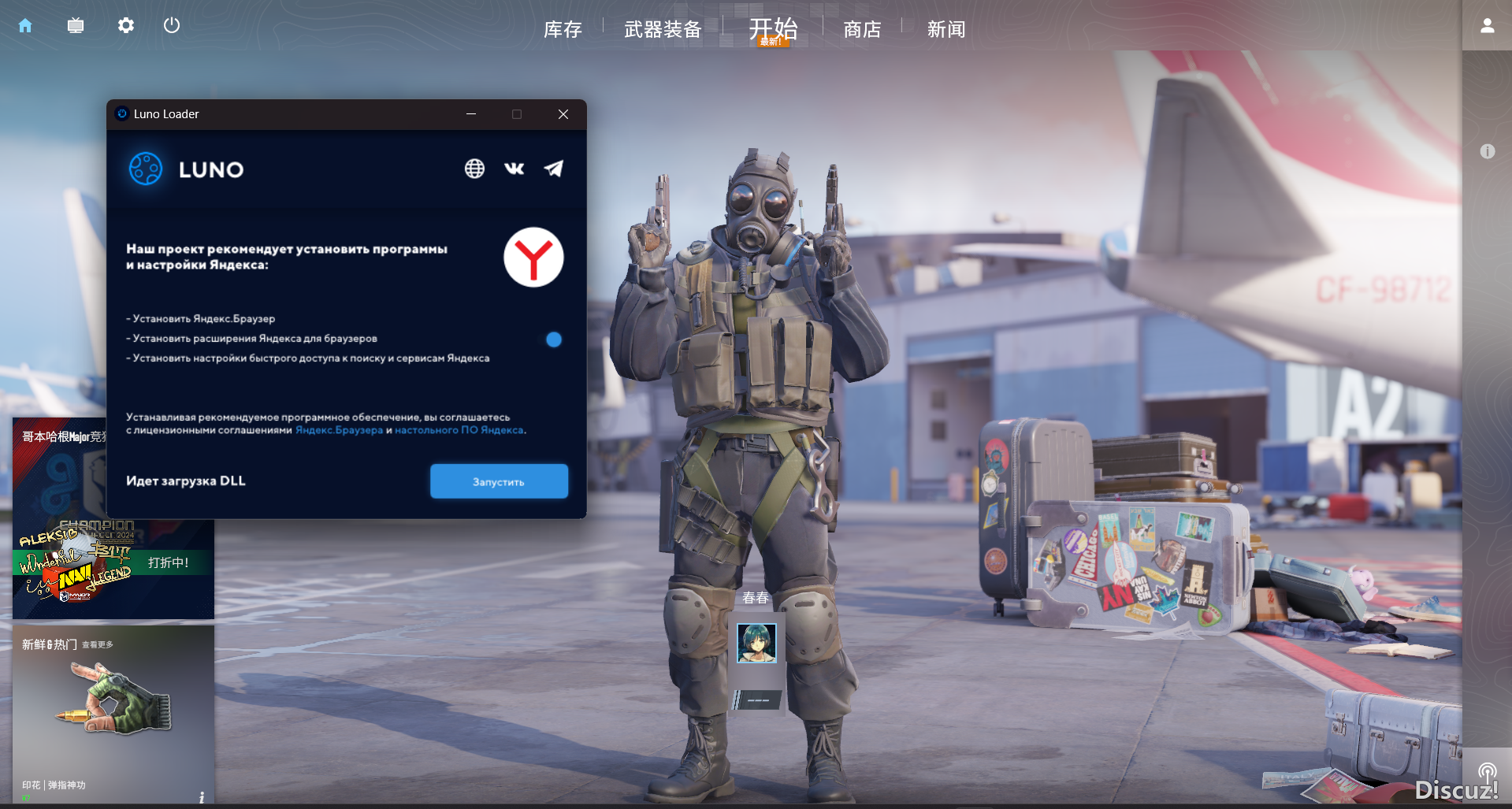
Task: Go to the home screen icon
Action: tap(25, 26)
